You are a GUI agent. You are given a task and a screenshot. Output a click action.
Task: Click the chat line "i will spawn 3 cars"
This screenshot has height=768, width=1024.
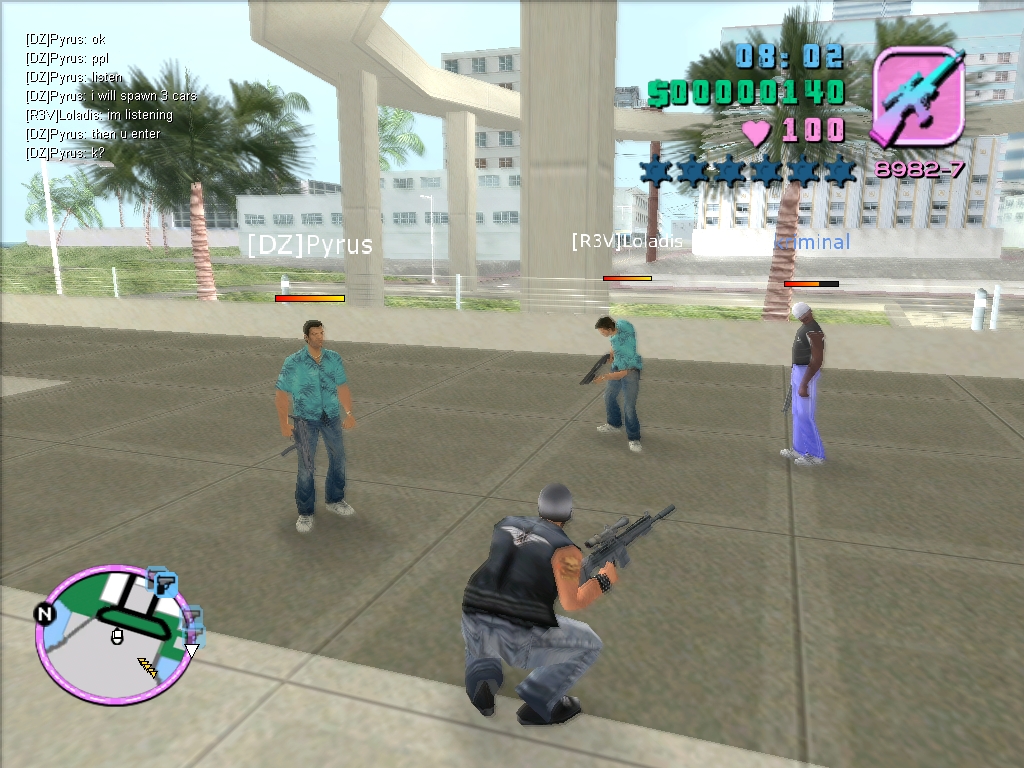111,96
